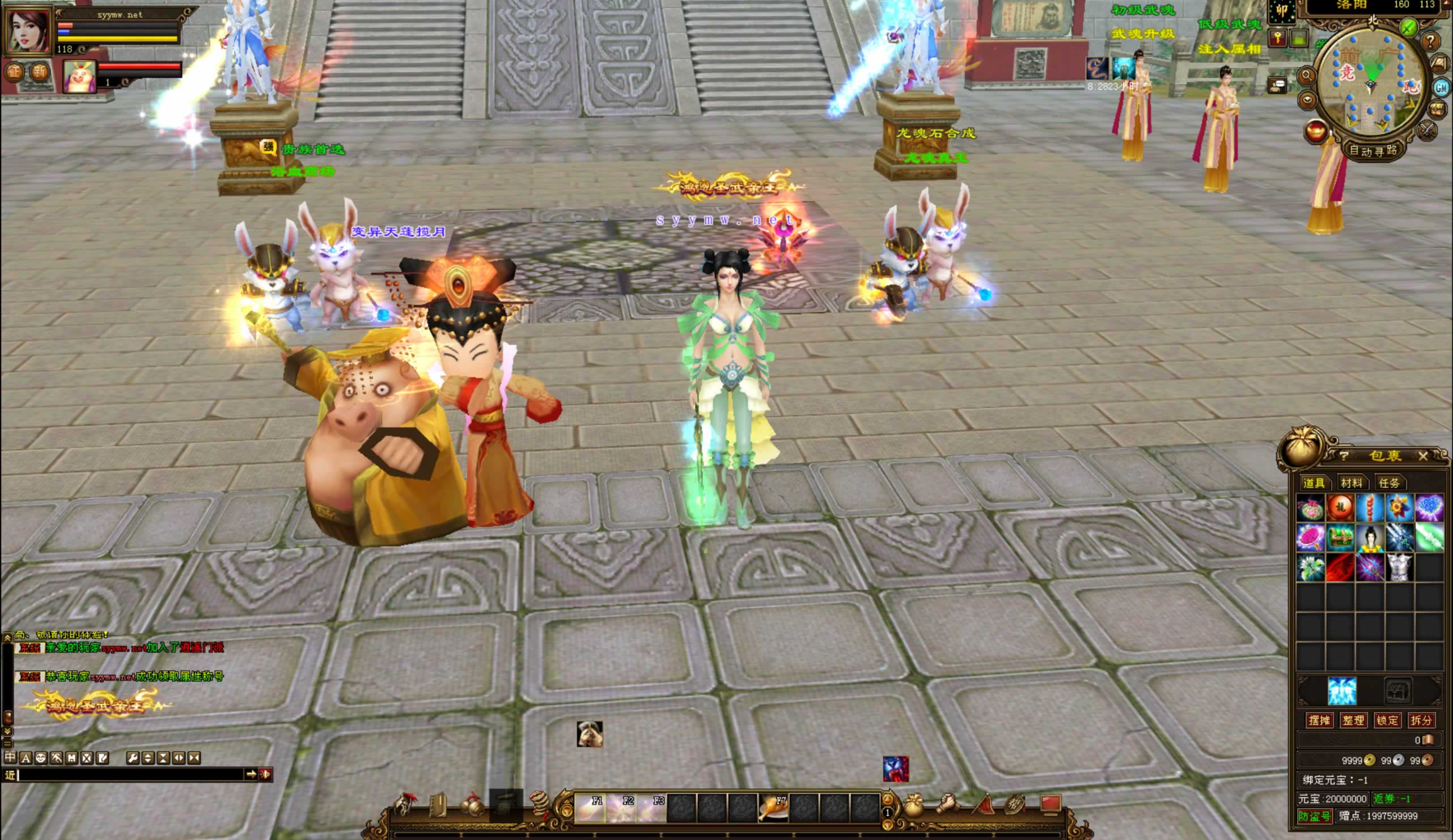Sort the bag with 整理 button

click(x=1353, y=720)
